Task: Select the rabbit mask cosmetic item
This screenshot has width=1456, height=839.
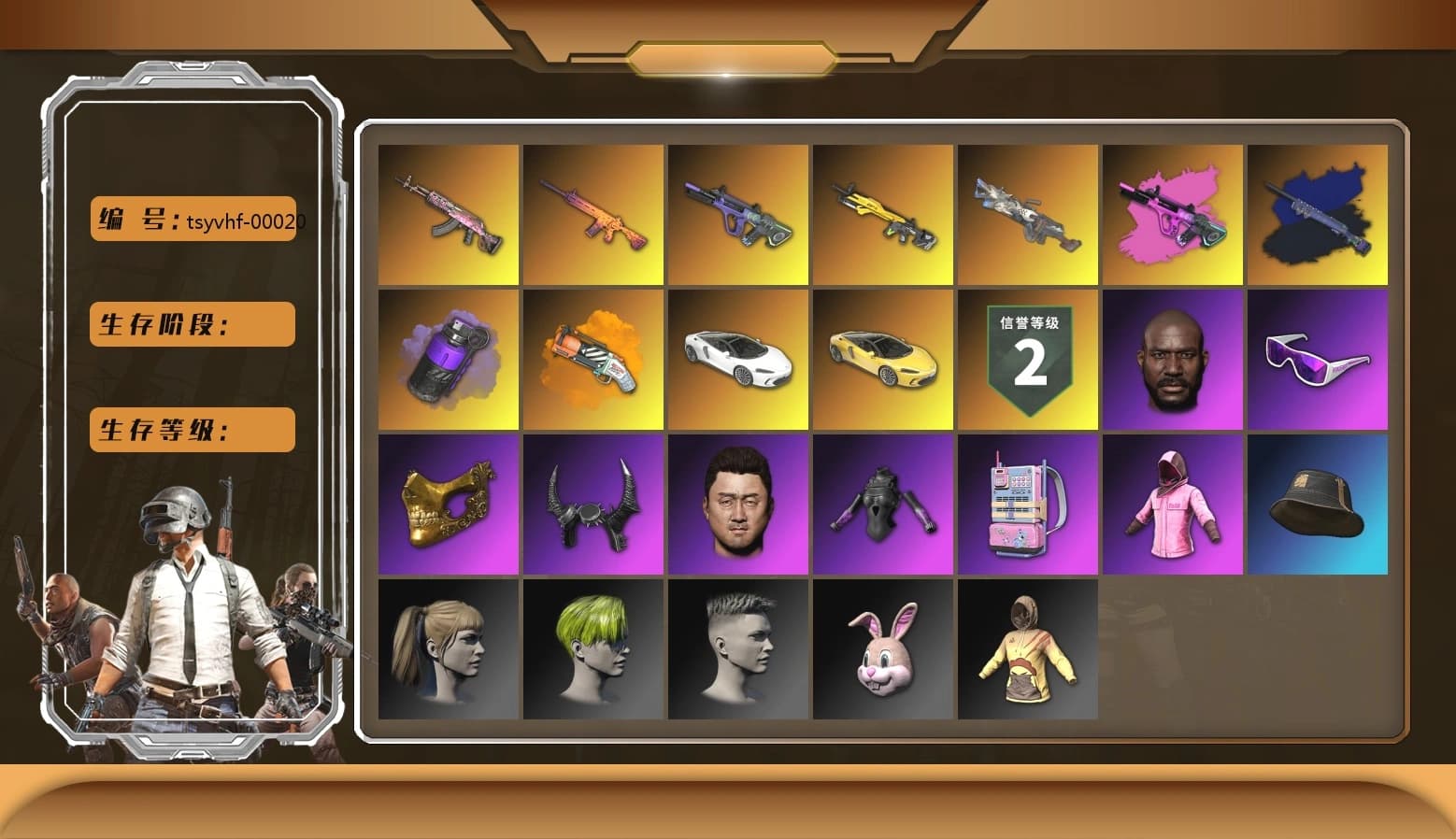Action: click(882, 648)
